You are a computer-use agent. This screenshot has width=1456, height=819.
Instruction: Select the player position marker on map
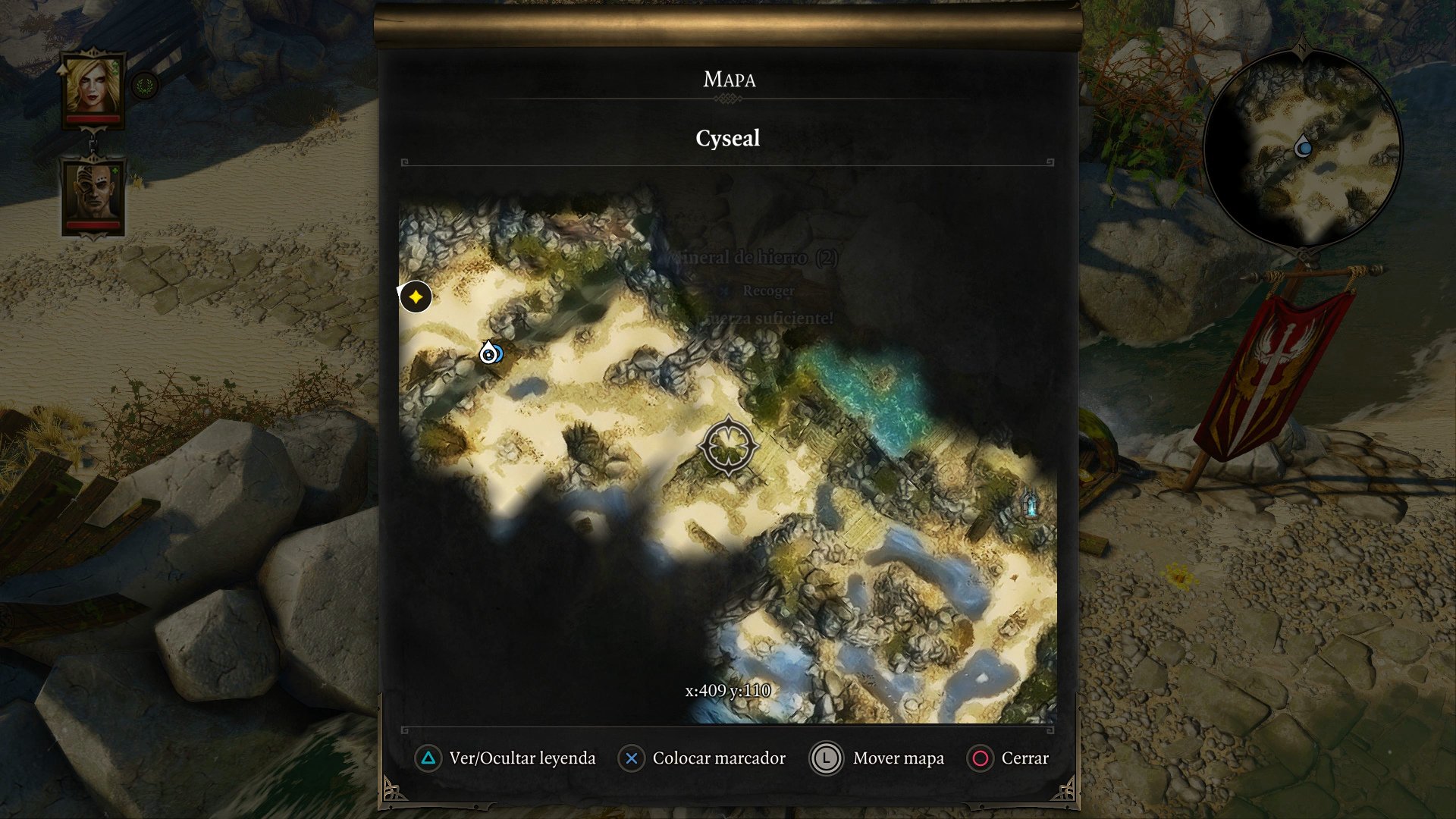(x=489, y=353)
